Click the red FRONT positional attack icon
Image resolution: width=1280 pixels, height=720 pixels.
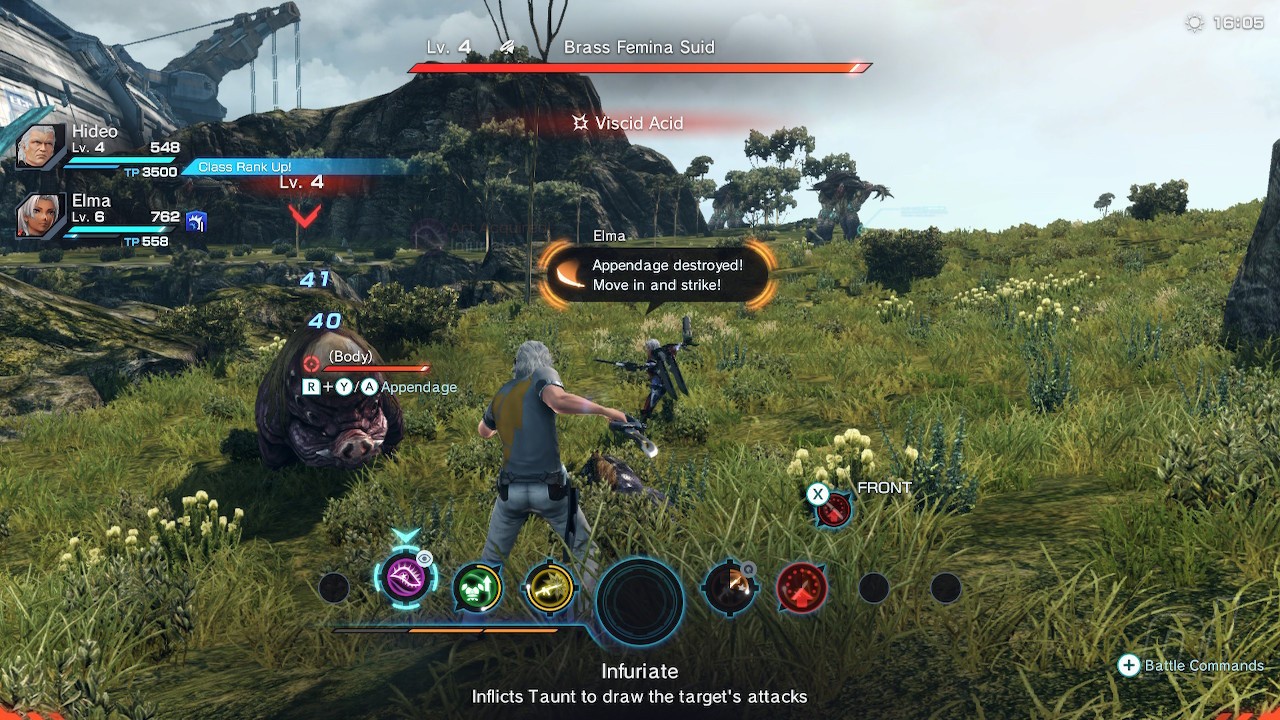(833, 509)
